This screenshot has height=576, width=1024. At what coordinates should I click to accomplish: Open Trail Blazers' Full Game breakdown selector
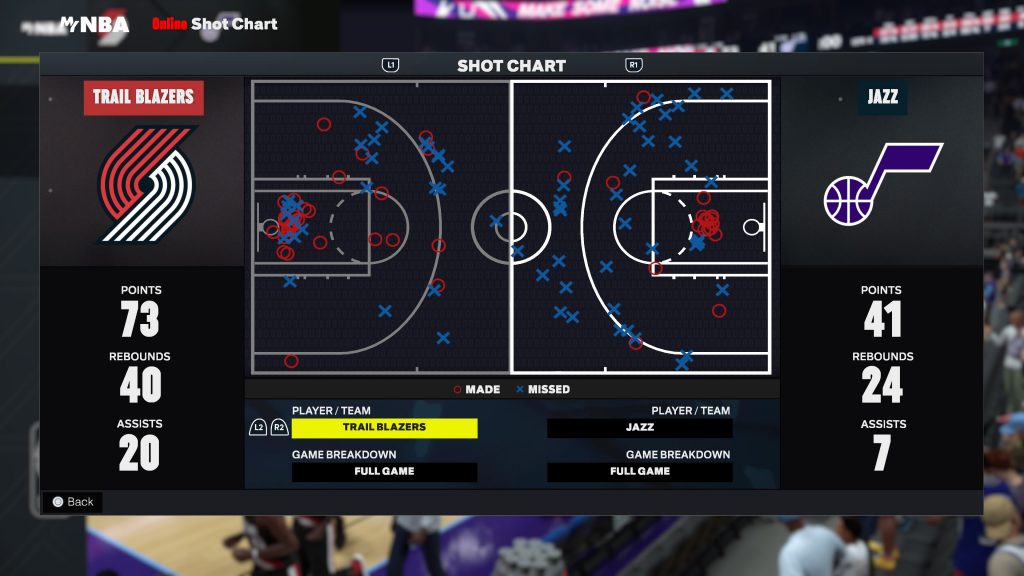[x=384, y=471]
